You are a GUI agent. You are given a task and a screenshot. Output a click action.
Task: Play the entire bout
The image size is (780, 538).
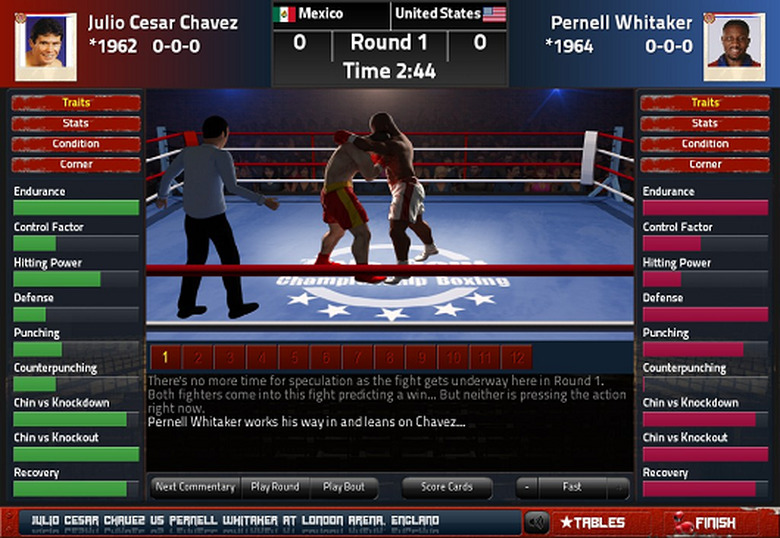tap(343, 487)
